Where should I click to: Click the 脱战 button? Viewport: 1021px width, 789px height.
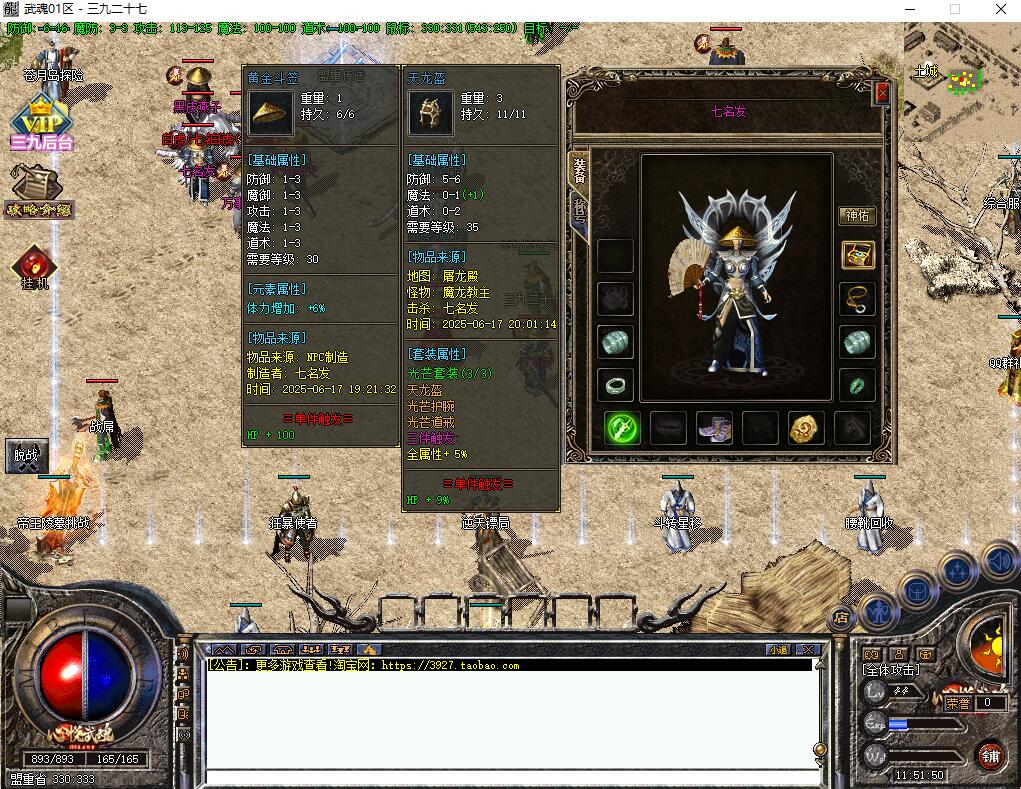point(26,456)
